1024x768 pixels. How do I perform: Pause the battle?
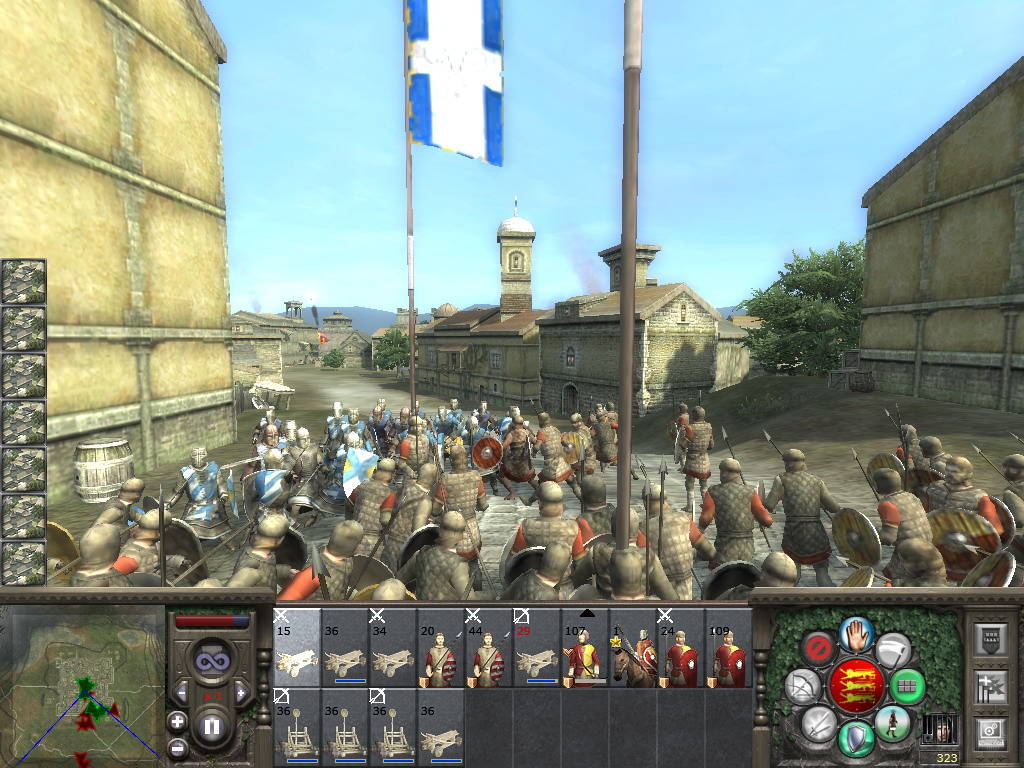tap(211, 727)
